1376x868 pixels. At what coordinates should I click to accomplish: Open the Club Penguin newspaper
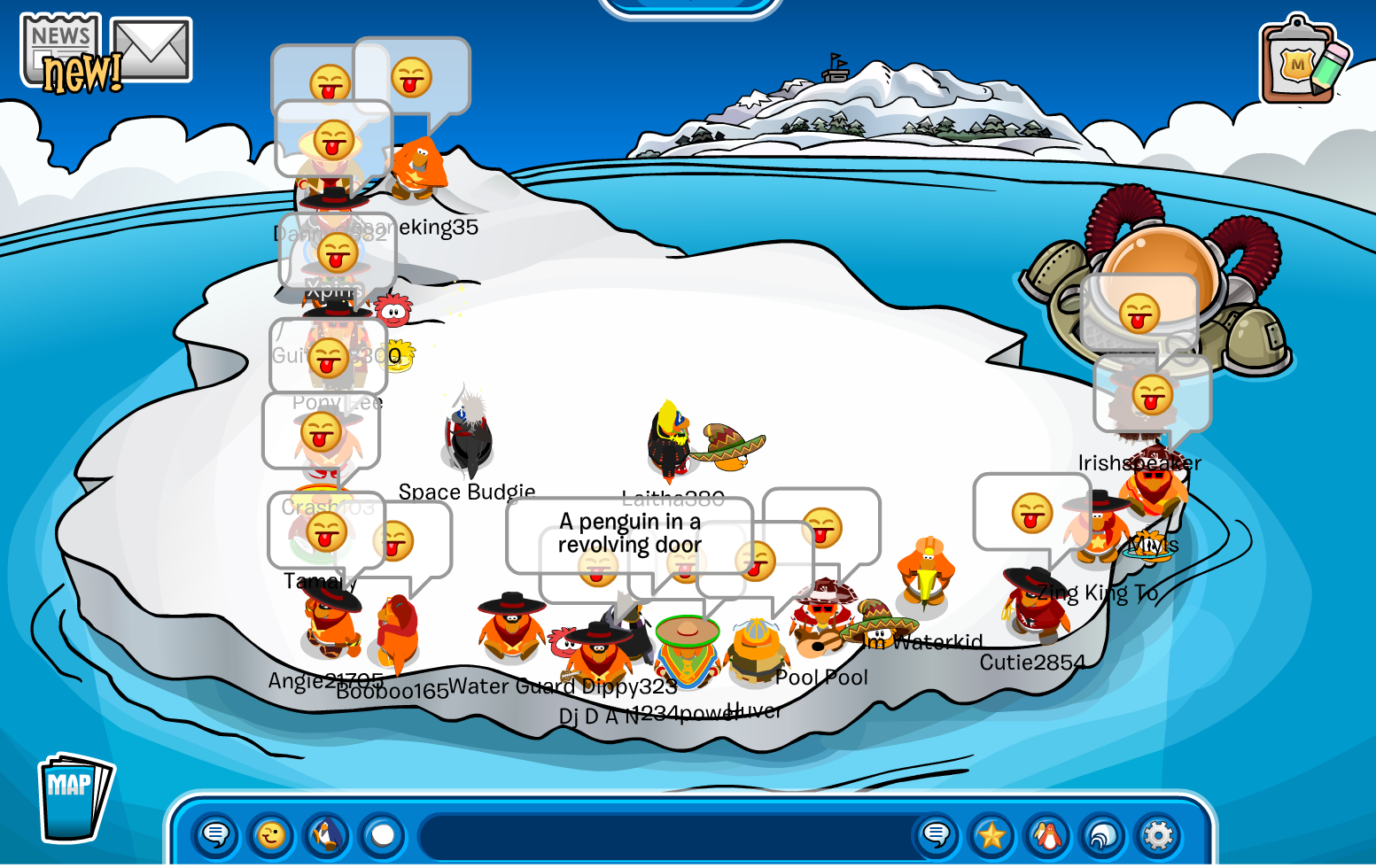pyautogui.click(x=61, y=51)
